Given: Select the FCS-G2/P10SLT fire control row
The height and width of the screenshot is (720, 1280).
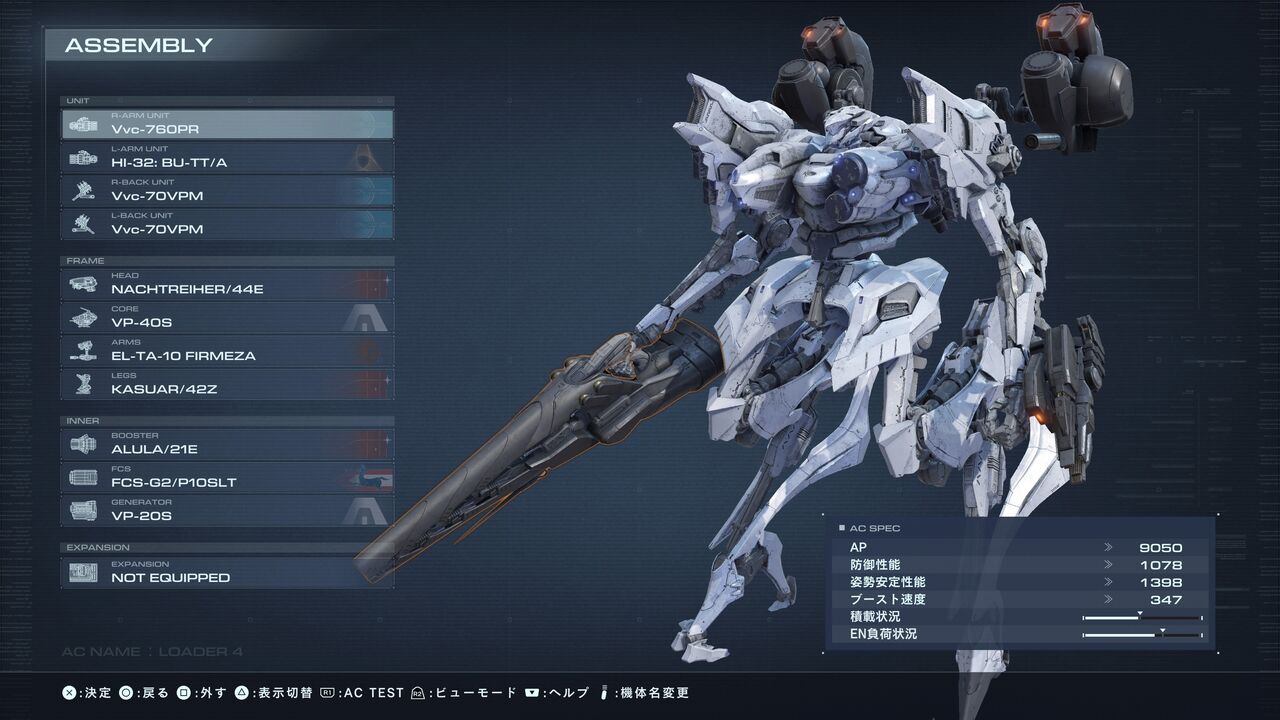Looking at the screenshot, I should (x=227, y=477).
